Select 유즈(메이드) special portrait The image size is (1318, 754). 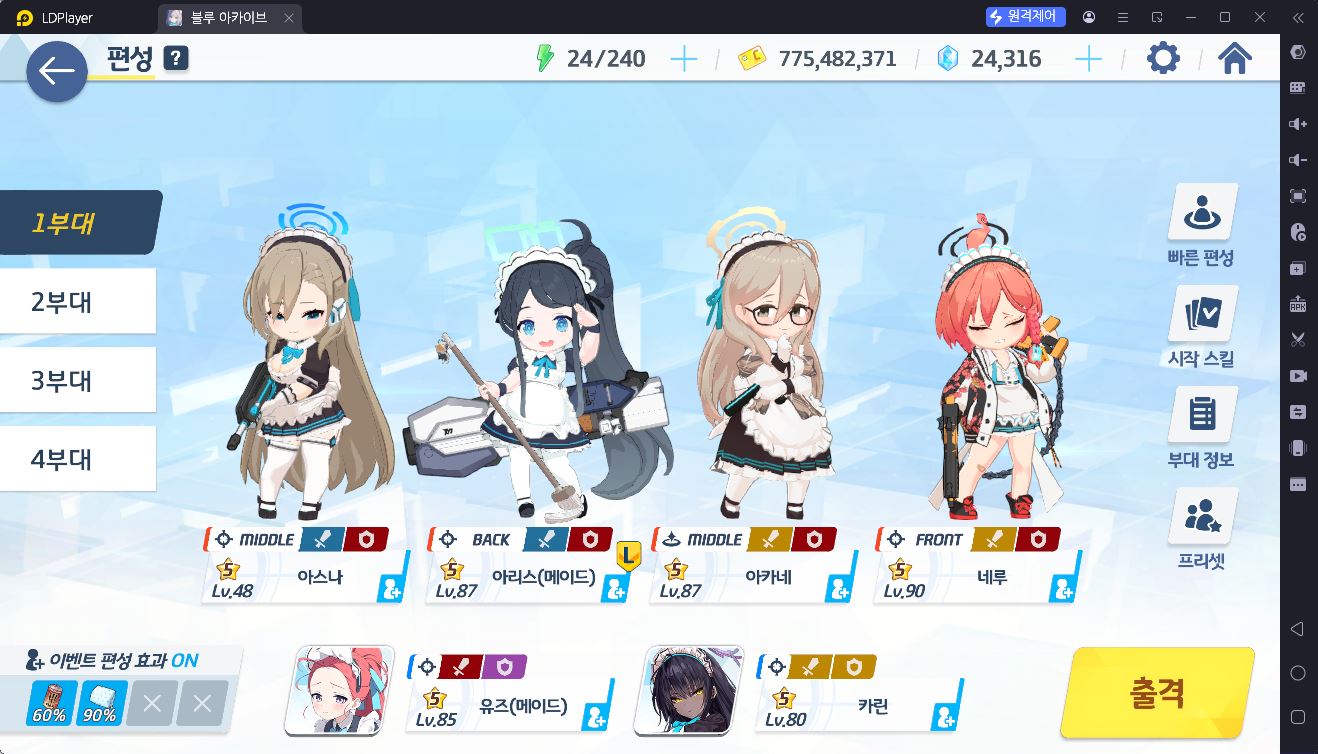click(339, 690)
